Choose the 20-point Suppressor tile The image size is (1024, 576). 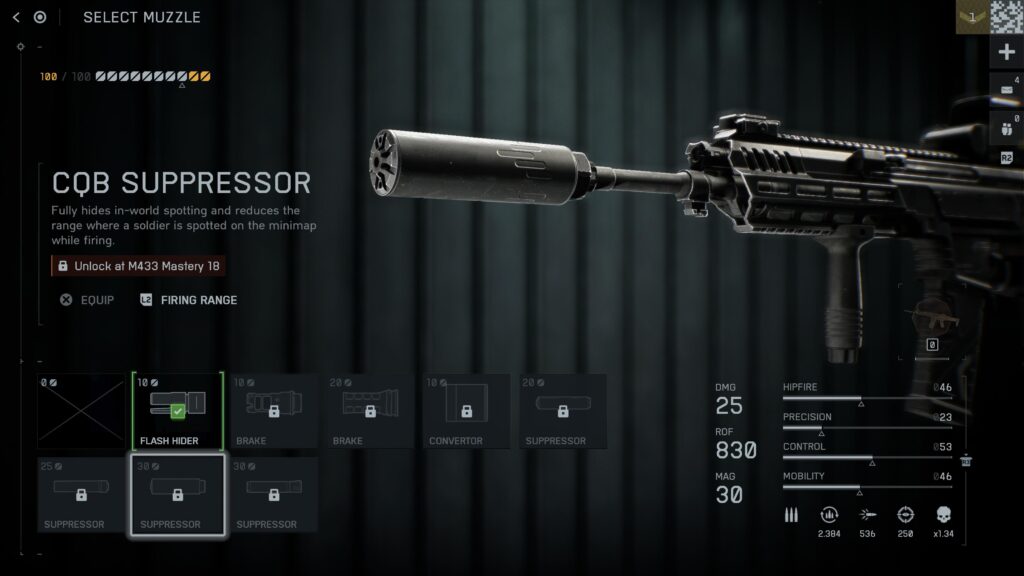pos(563,411)
